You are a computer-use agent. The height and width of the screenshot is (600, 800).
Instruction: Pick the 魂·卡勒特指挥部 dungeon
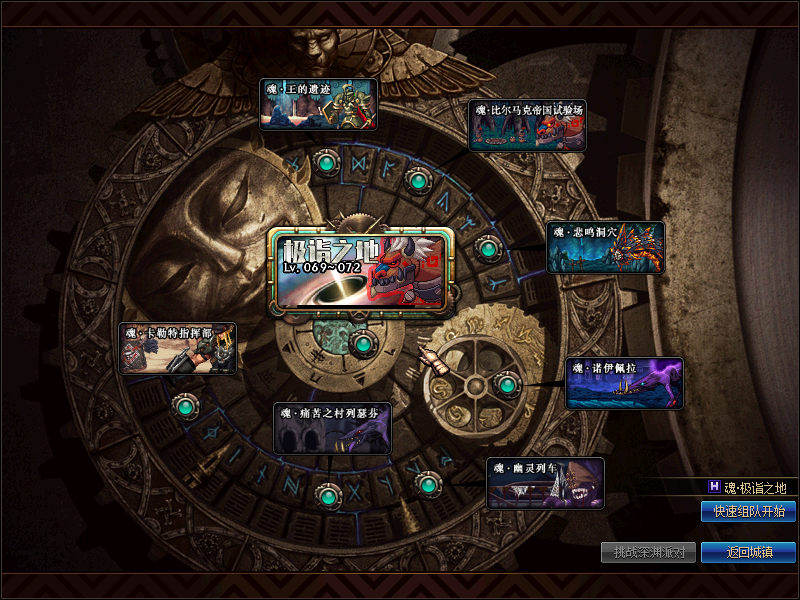tap(178, 348)
